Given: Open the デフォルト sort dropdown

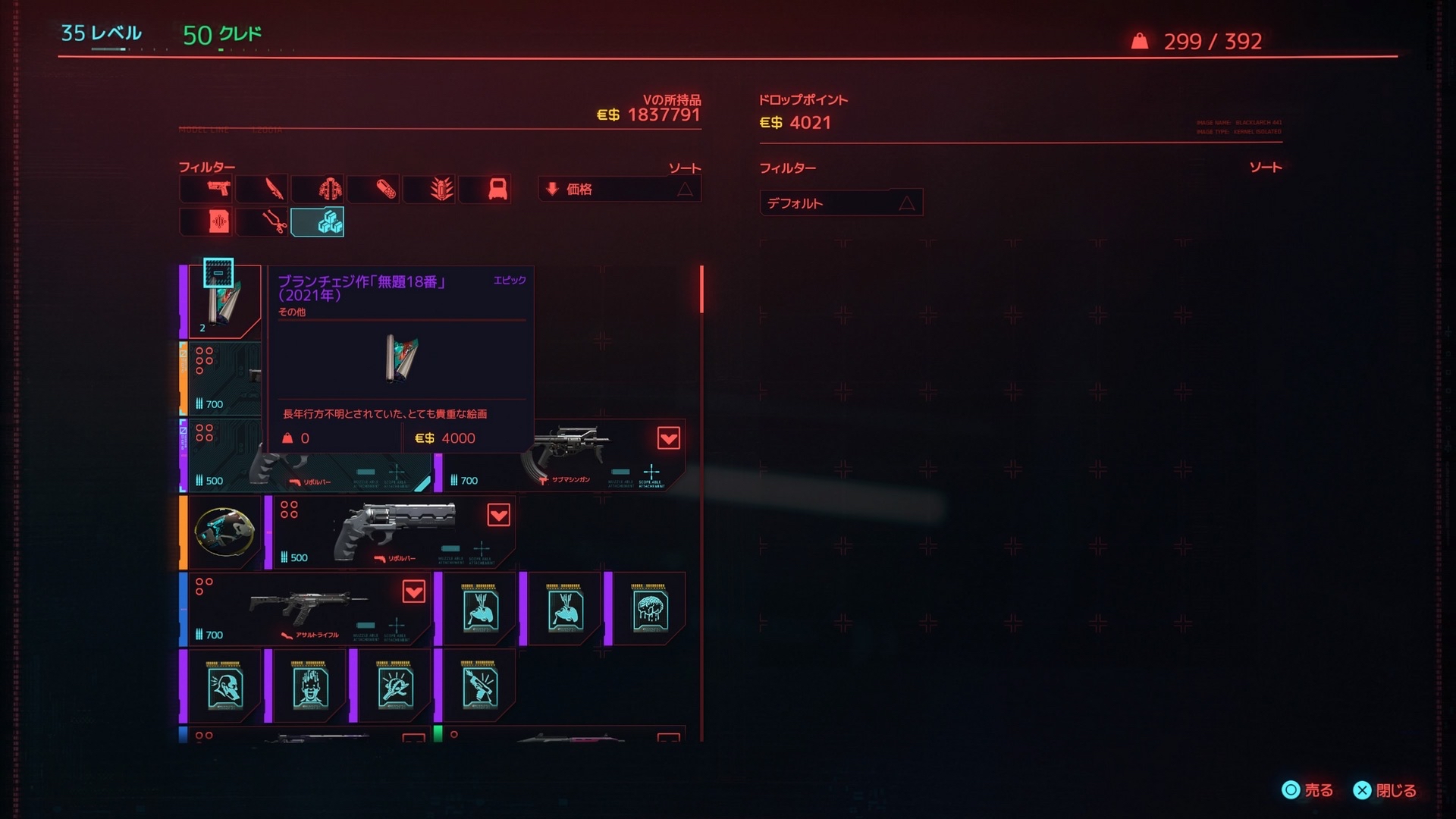Looking at the screenshot, I should click(841, 203).
